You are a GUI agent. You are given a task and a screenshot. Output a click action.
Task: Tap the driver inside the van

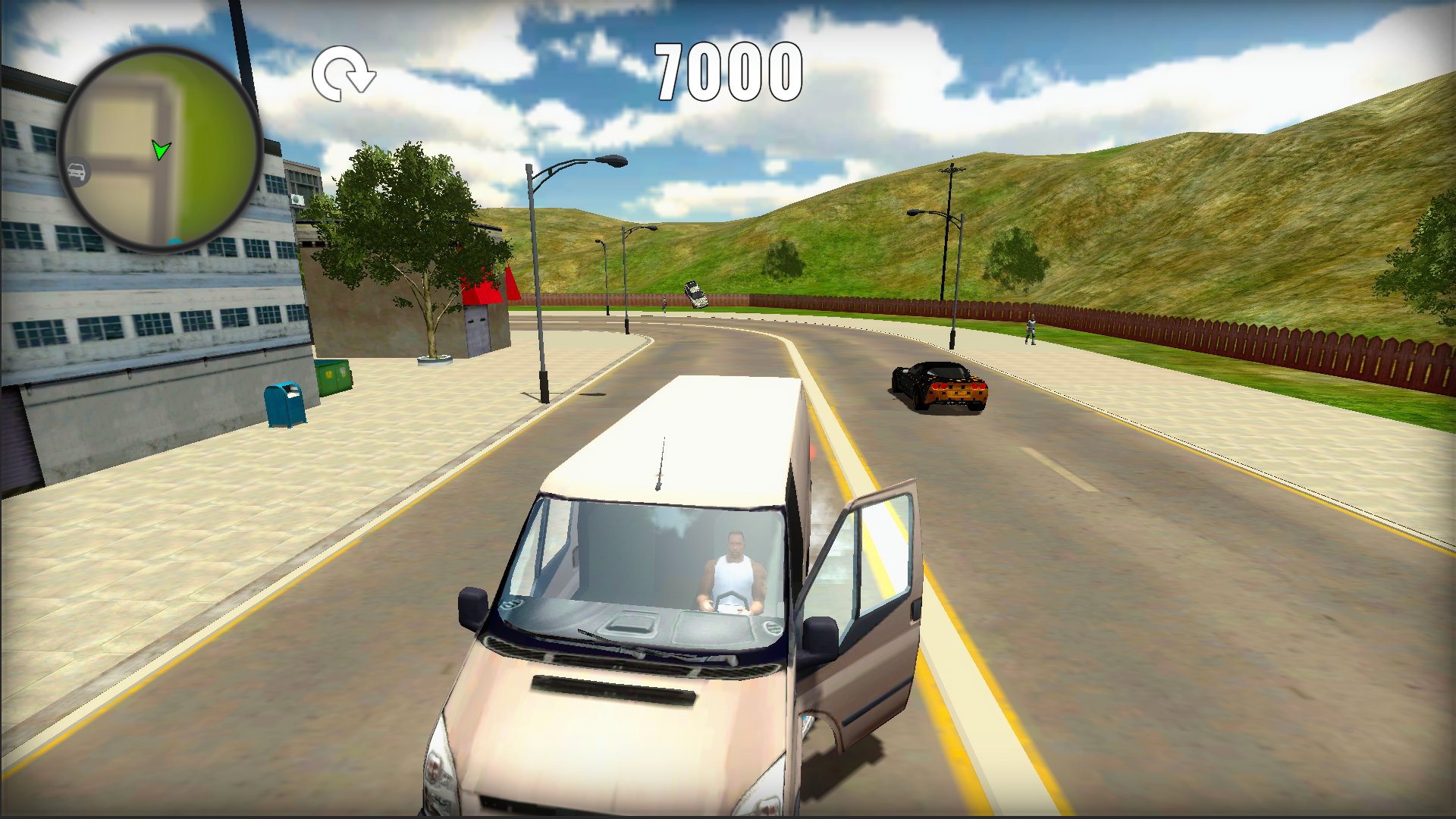(734, 561)
